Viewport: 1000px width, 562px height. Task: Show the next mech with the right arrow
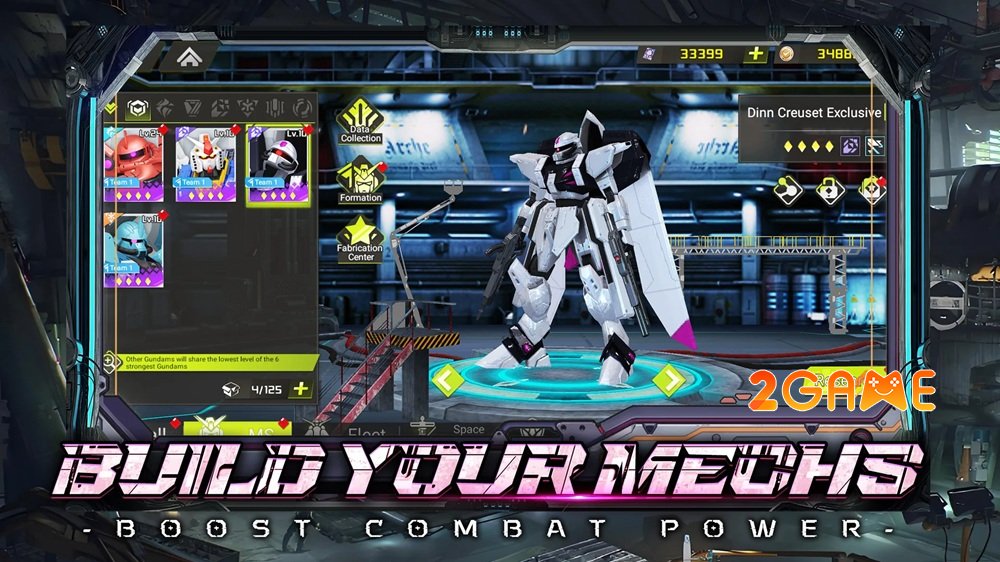[668, 379]
